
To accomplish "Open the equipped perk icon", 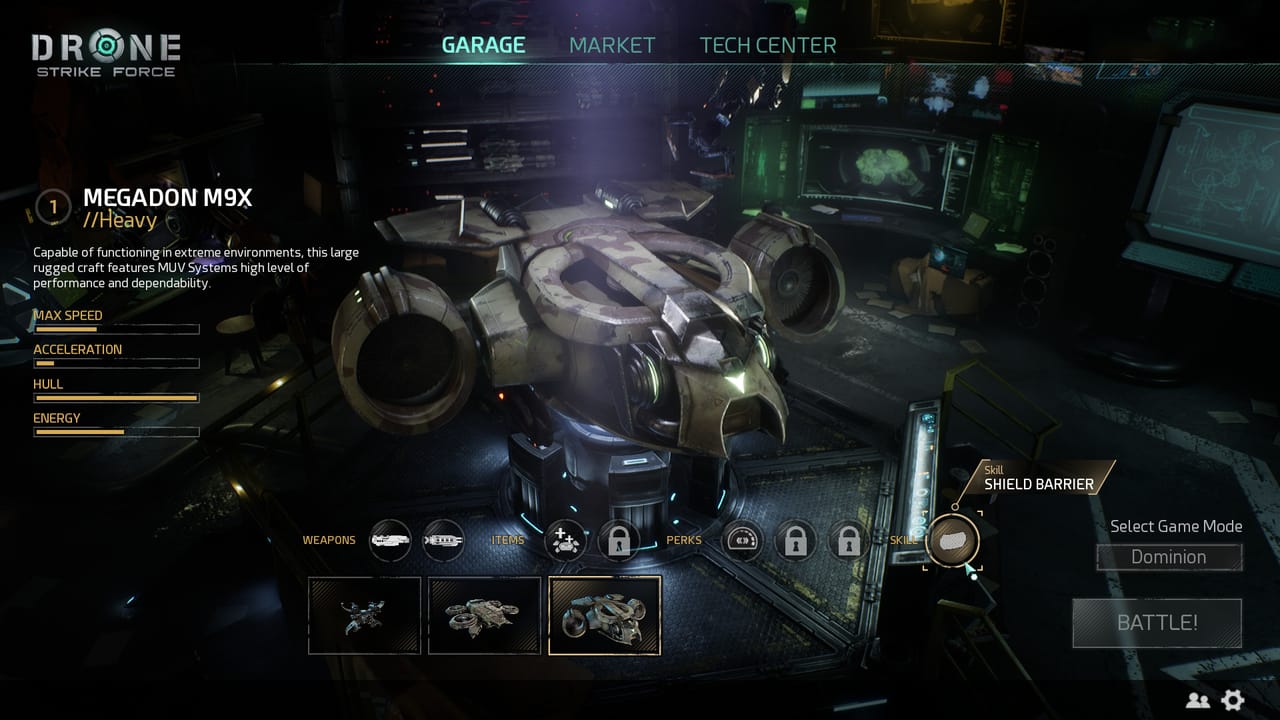I will pyautogui.click(x=742, y=540).
